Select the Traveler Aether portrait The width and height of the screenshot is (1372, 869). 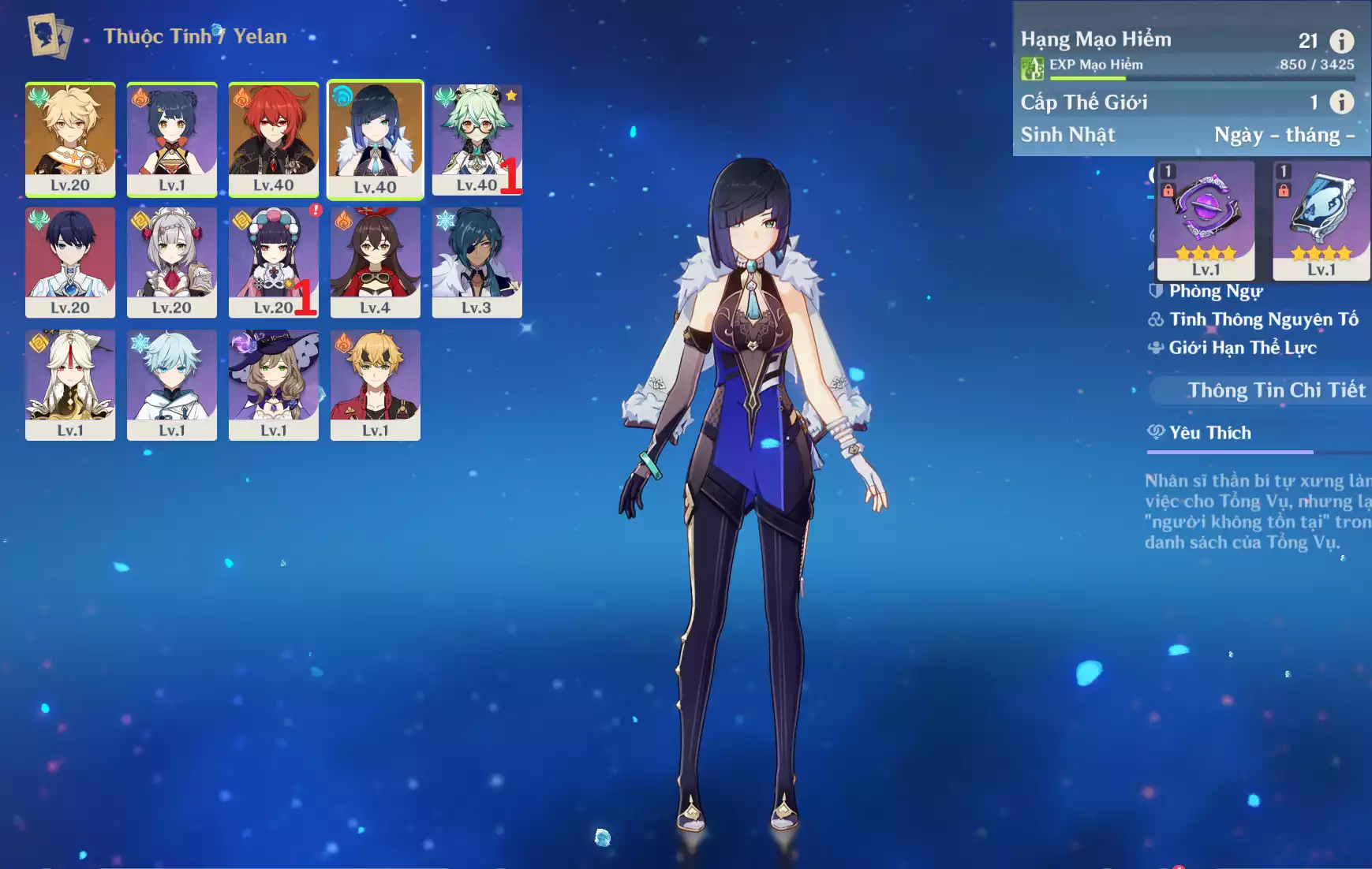(x=70, y=139)
